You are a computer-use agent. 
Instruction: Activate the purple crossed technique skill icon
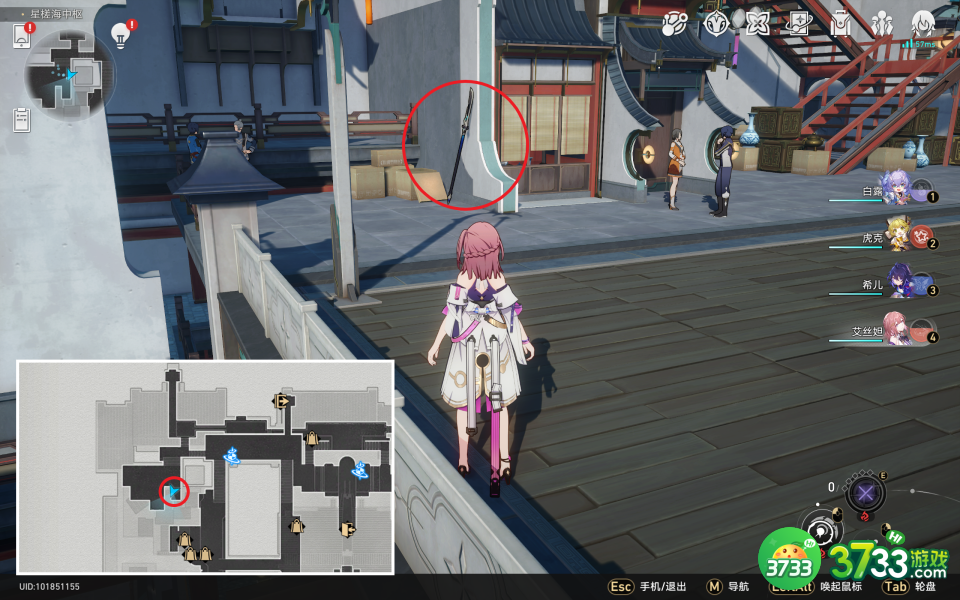pyautogui.click(x=865, y=493)
